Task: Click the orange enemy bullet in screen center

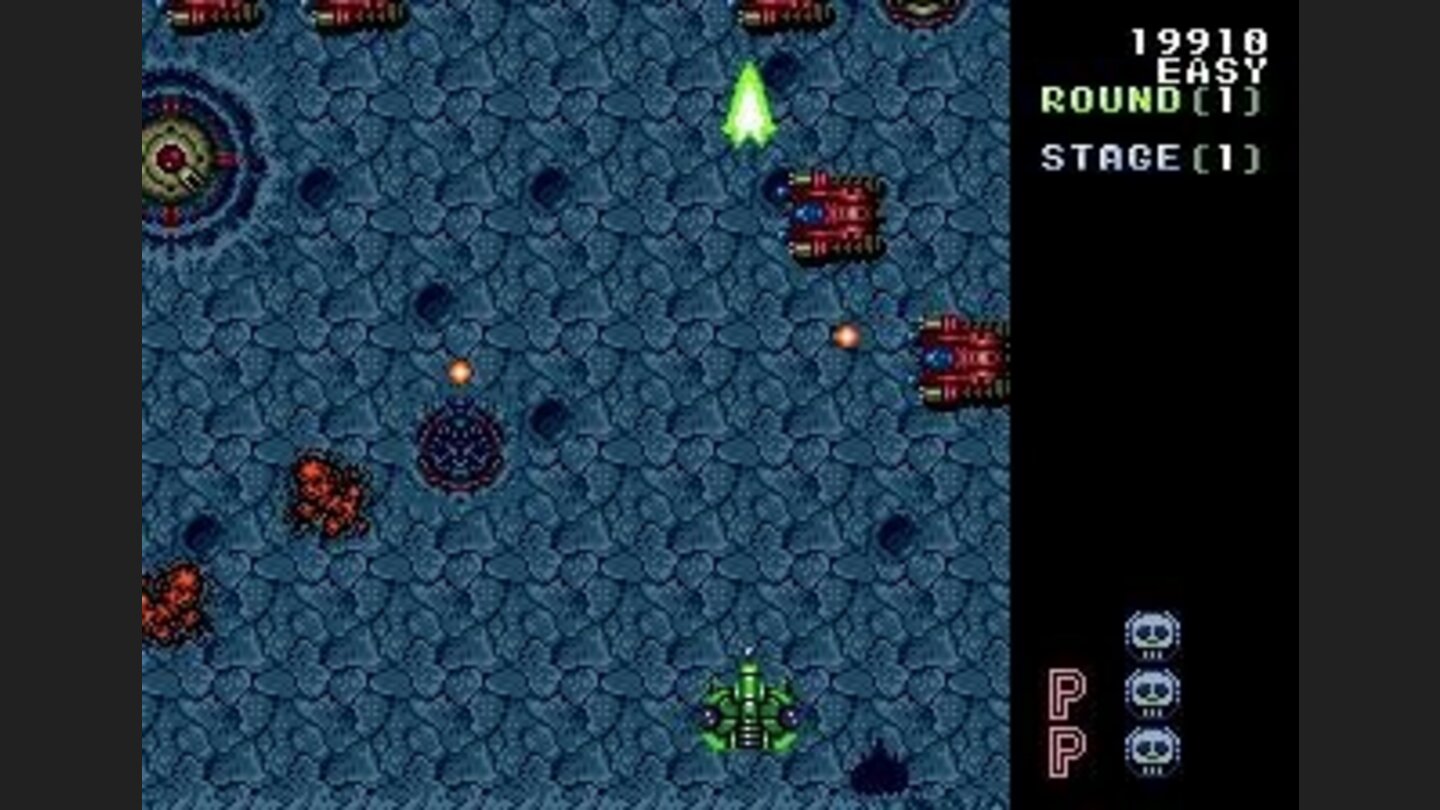Action: tap(462, 371)
